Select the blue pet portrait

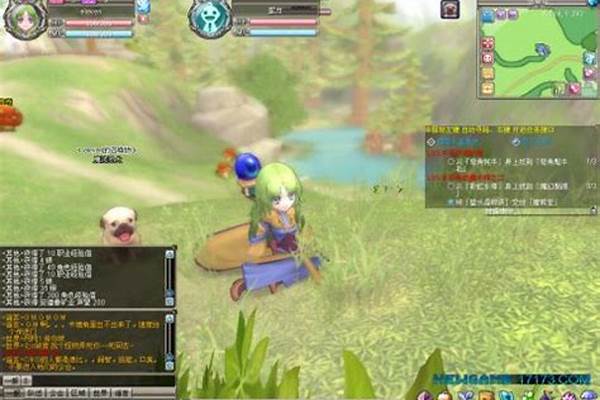[210, 19]
